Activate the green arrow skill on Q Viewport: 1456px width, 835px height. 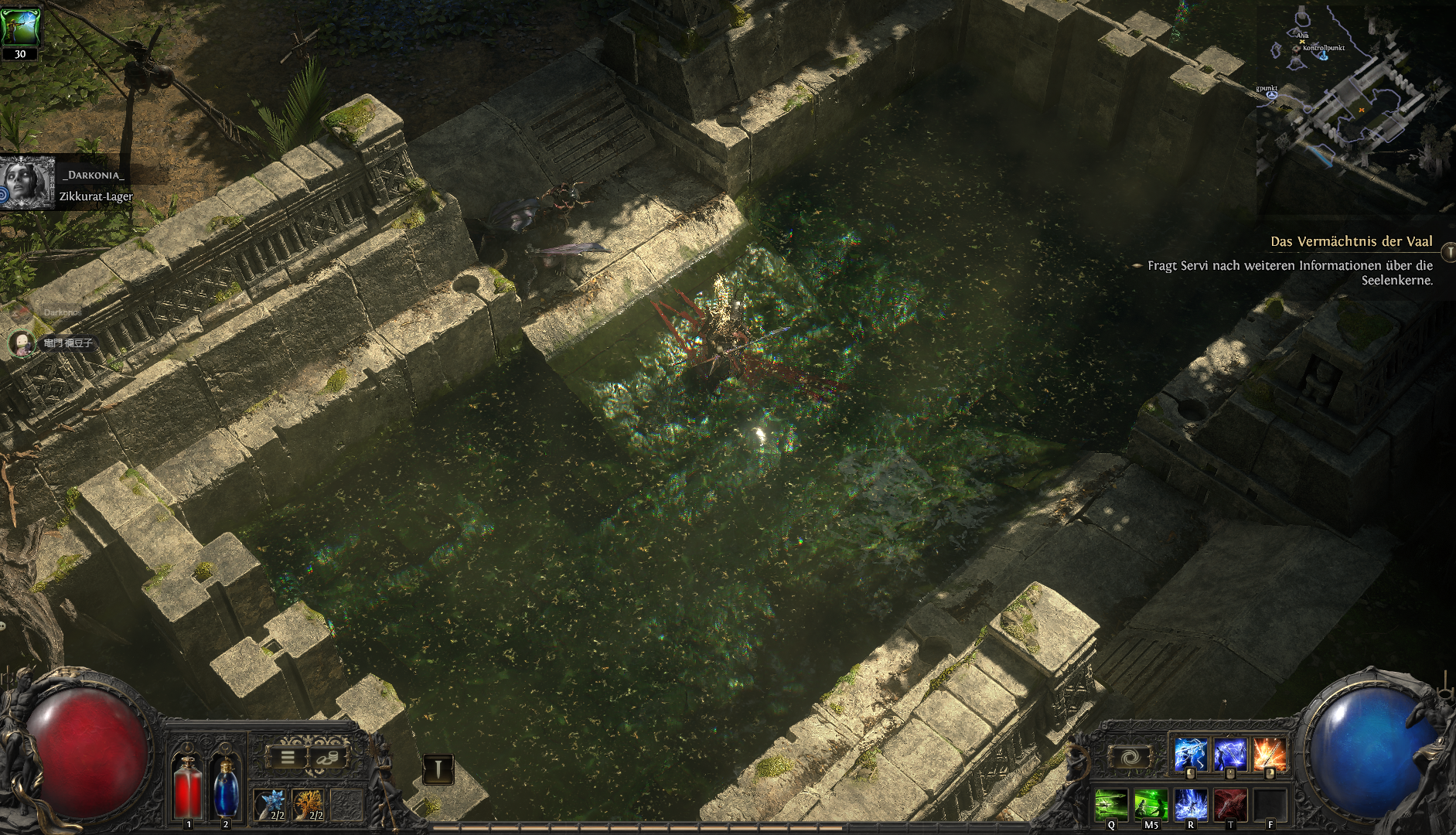1111,804
